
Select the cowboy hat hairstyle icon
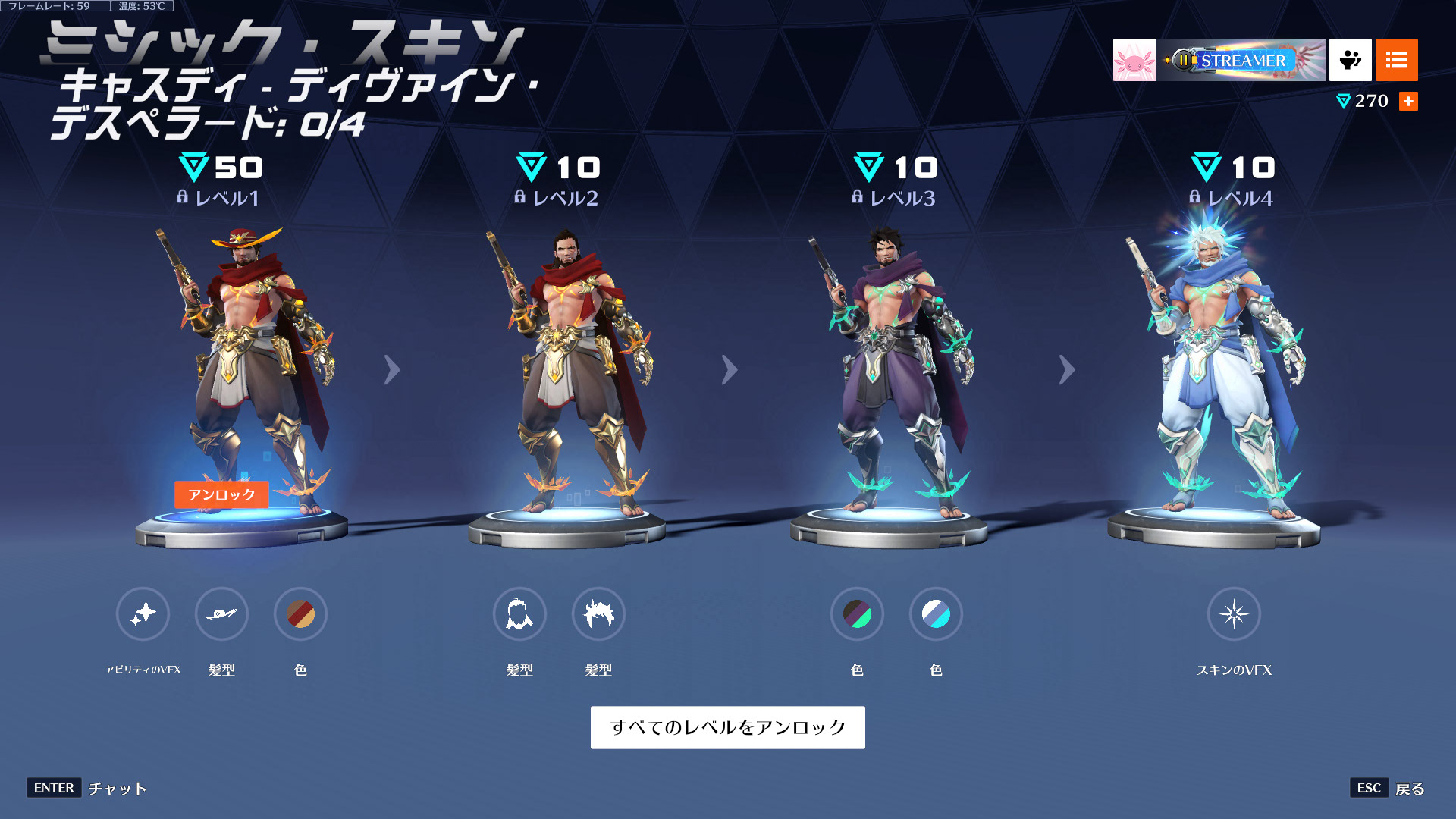(x=224, y=615)
